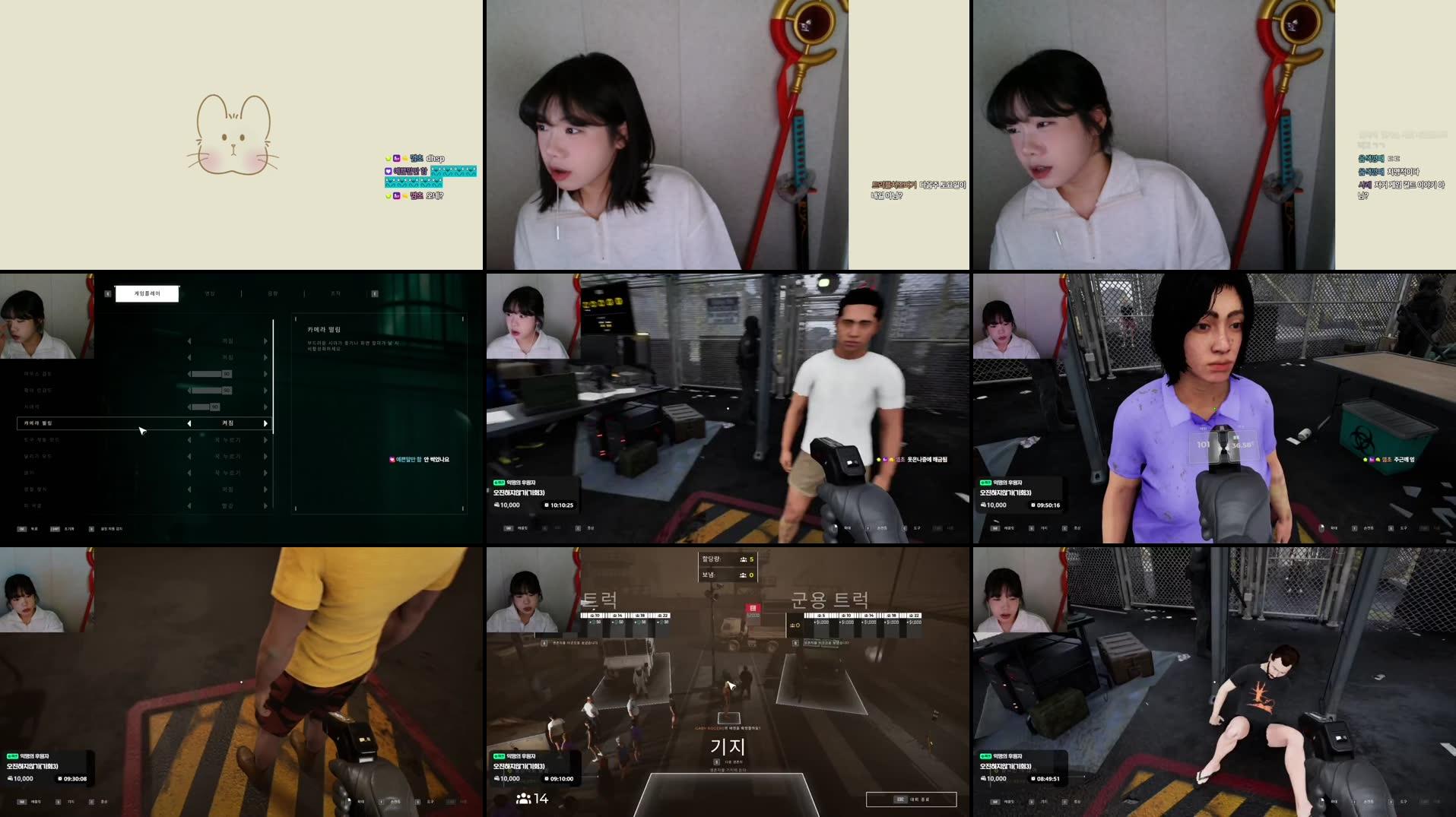Viewport: 1456px width, 817px height.
Task: Click the right arrow beside 켜짐
Action: pyautogui.click(x=265, y=423)
